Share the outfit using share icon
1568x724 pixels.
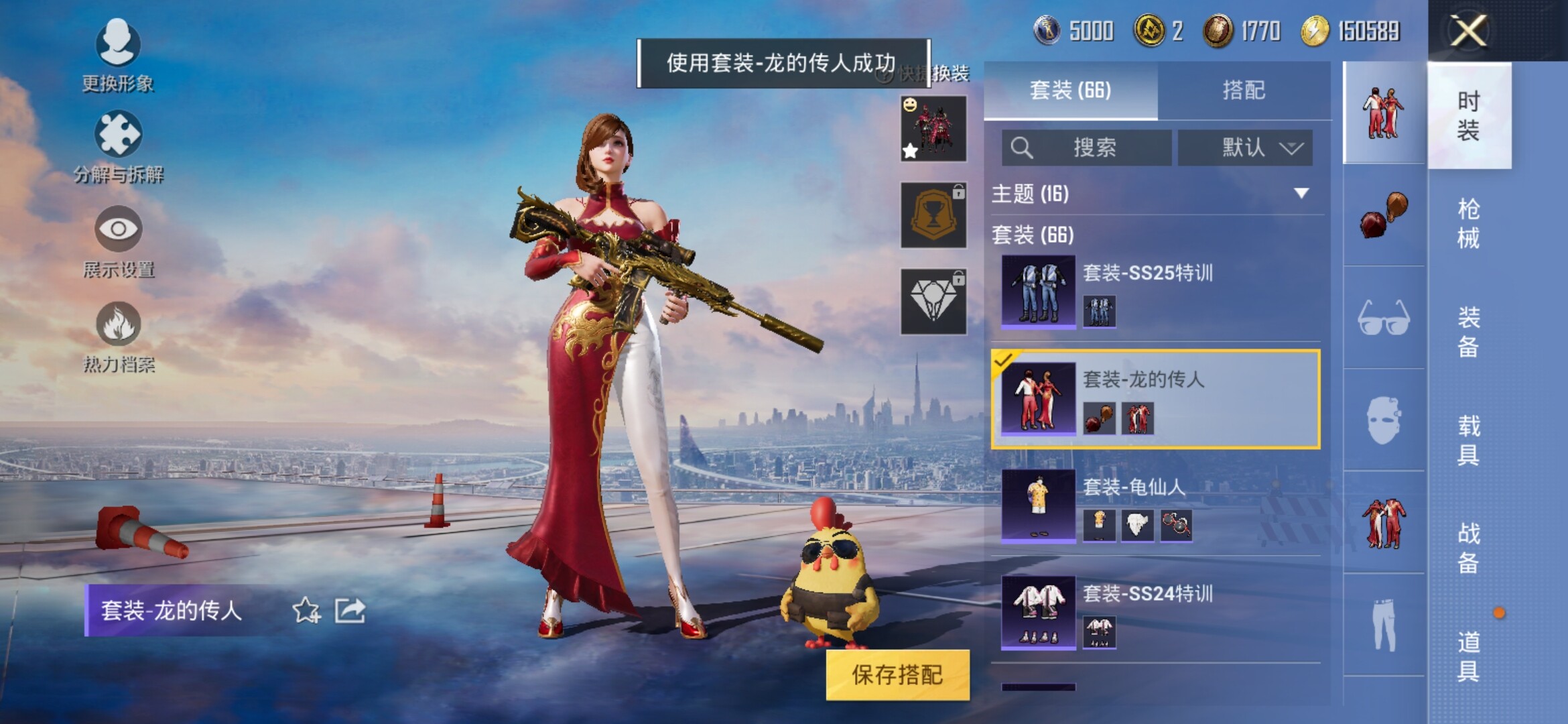[x=350, y=611]
